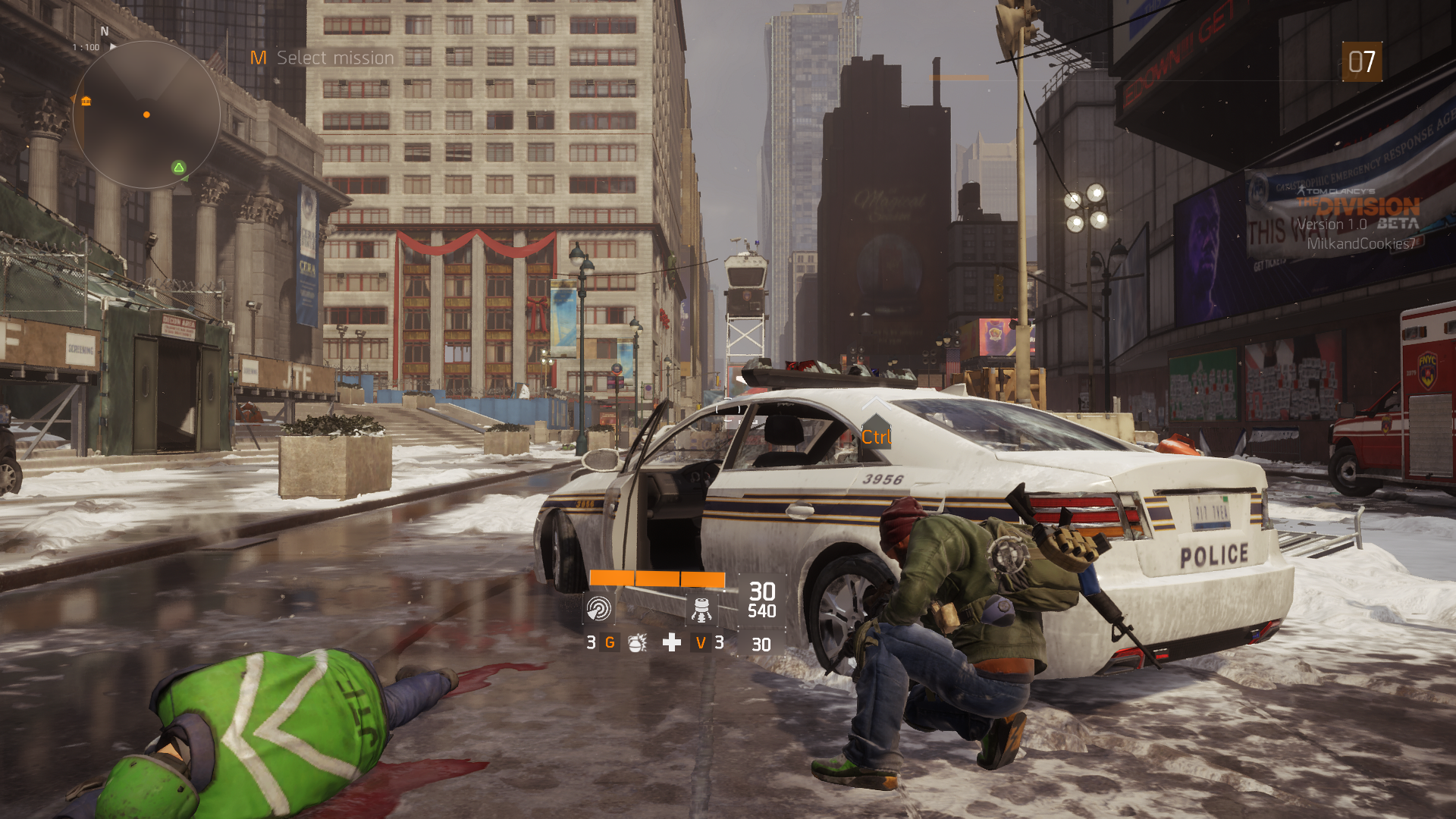Activate the Pulse scan skill icon

coord(598,608)
